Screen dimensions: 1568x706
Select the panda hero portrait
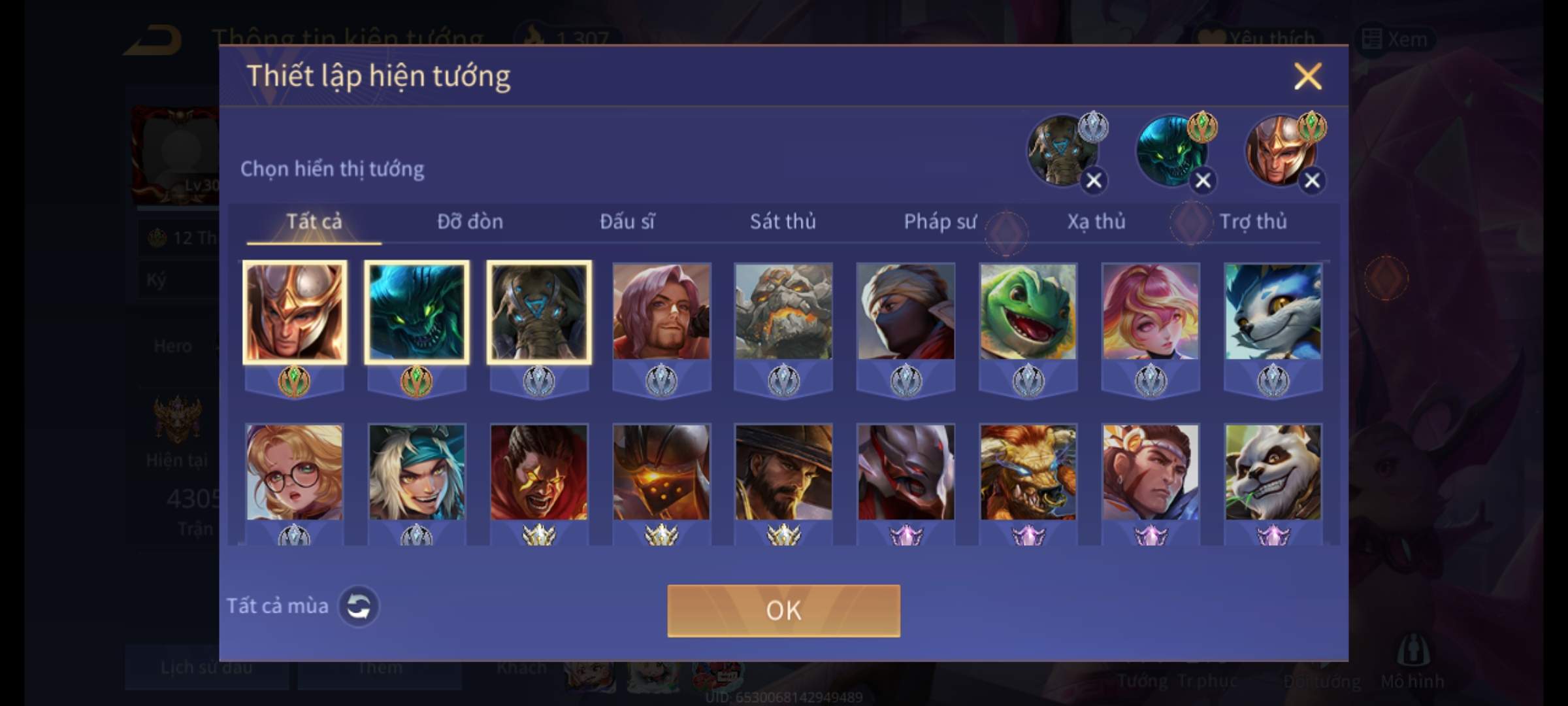coord(1273,473)
